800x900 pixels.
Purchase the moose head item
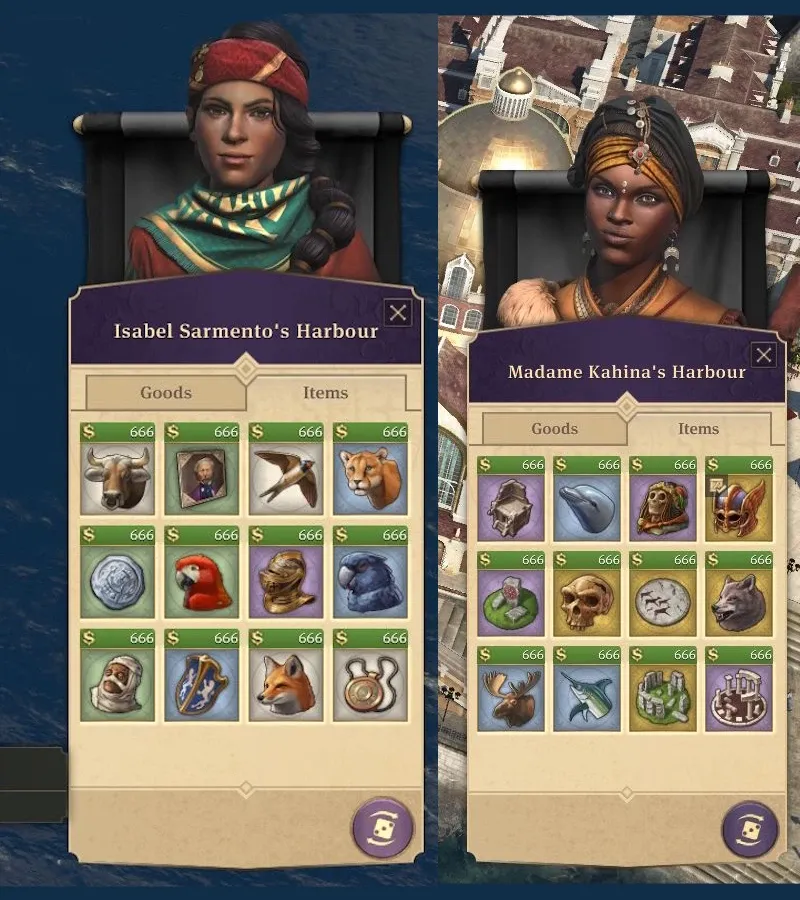[511, 697]
